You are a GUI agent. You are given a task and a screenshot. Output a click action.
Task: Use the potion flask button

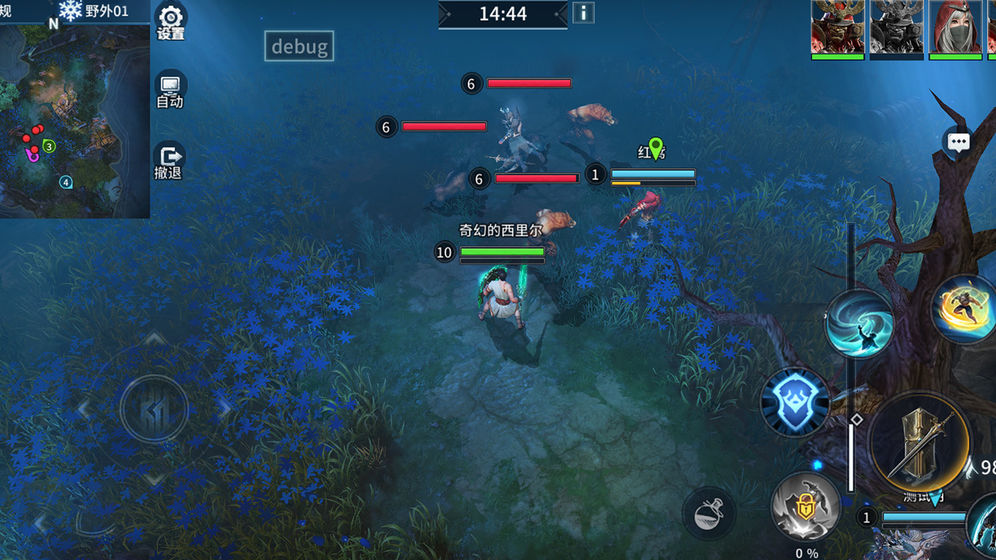point(709,513)
